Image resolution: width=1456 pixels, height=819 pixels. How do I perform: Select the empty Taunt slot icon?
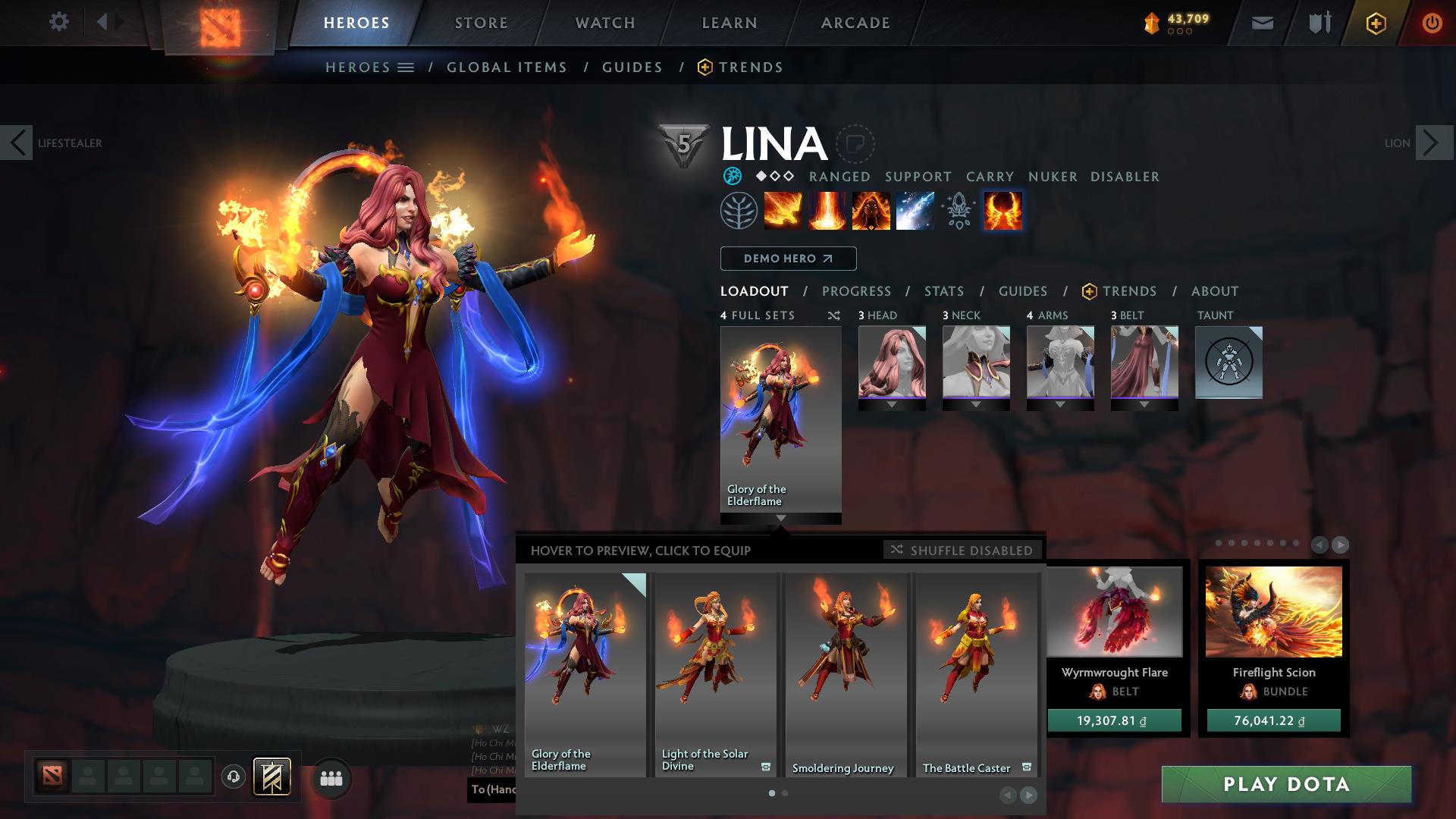pyautogui.click(x=1229, y=362)
